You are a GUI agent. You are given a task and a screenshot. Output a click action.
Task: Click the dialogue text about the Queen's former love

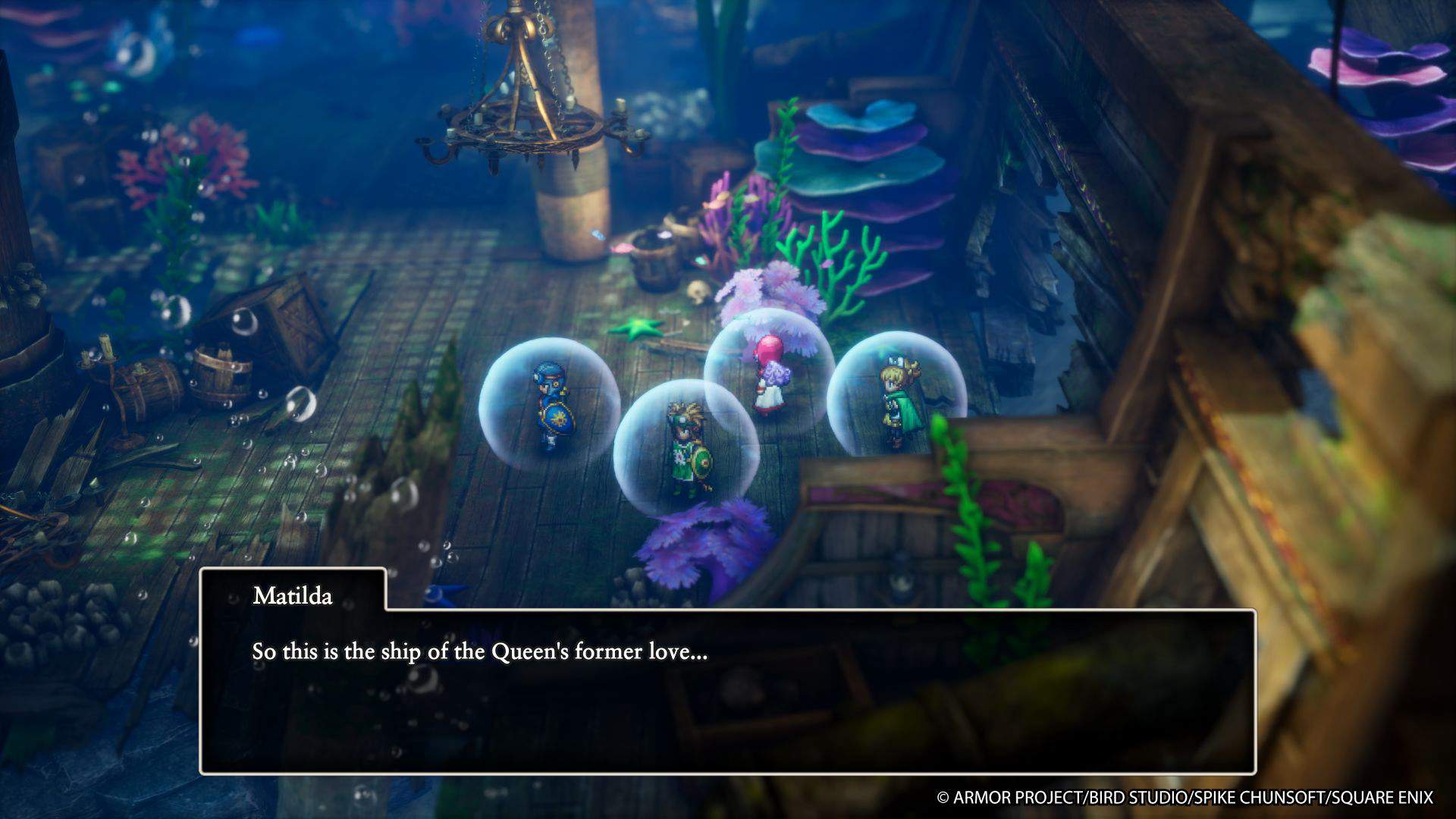[x=478, y=651]
